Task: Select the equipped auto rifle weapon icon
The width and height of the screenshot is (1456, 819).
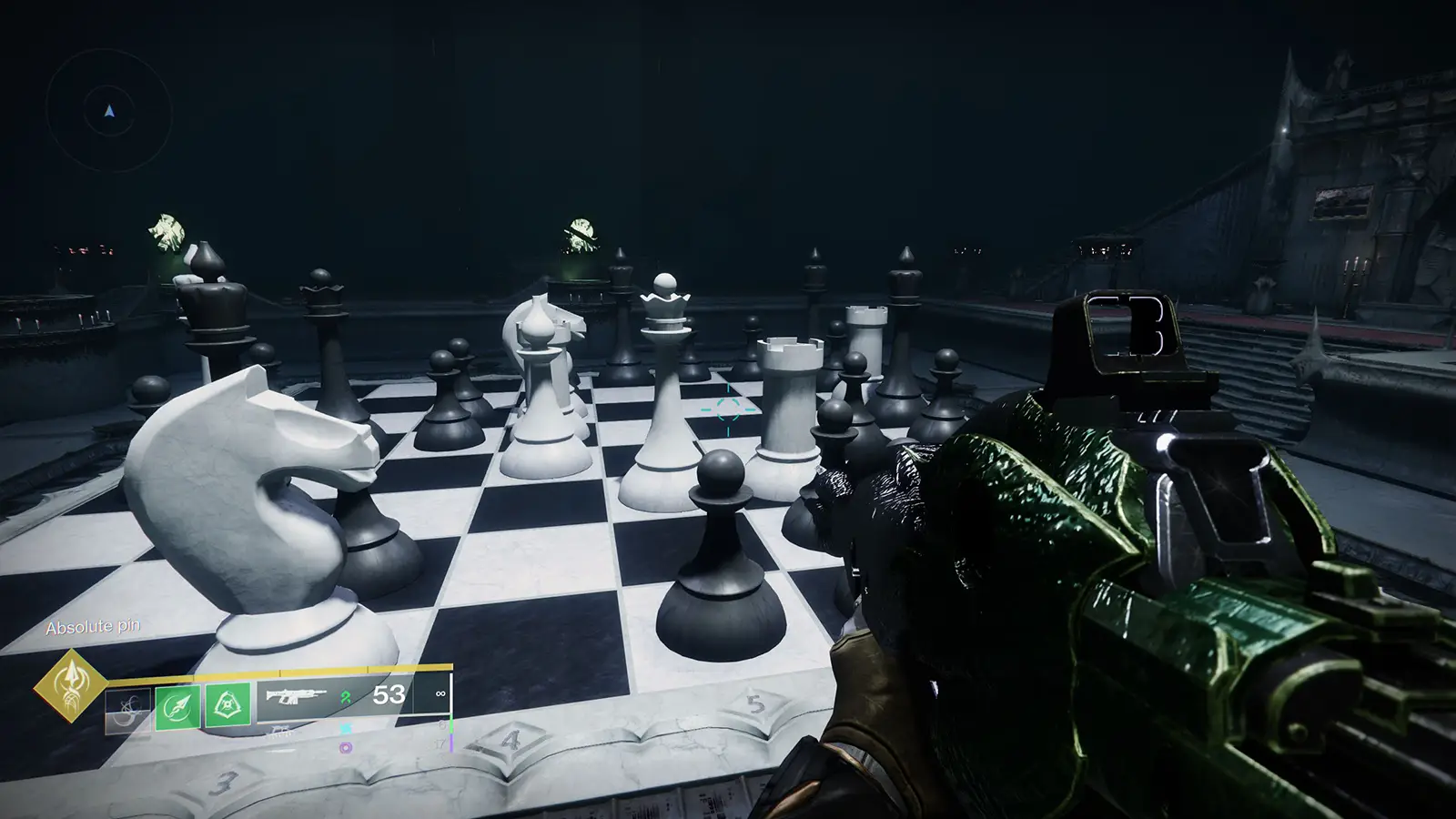Action: 296,694
